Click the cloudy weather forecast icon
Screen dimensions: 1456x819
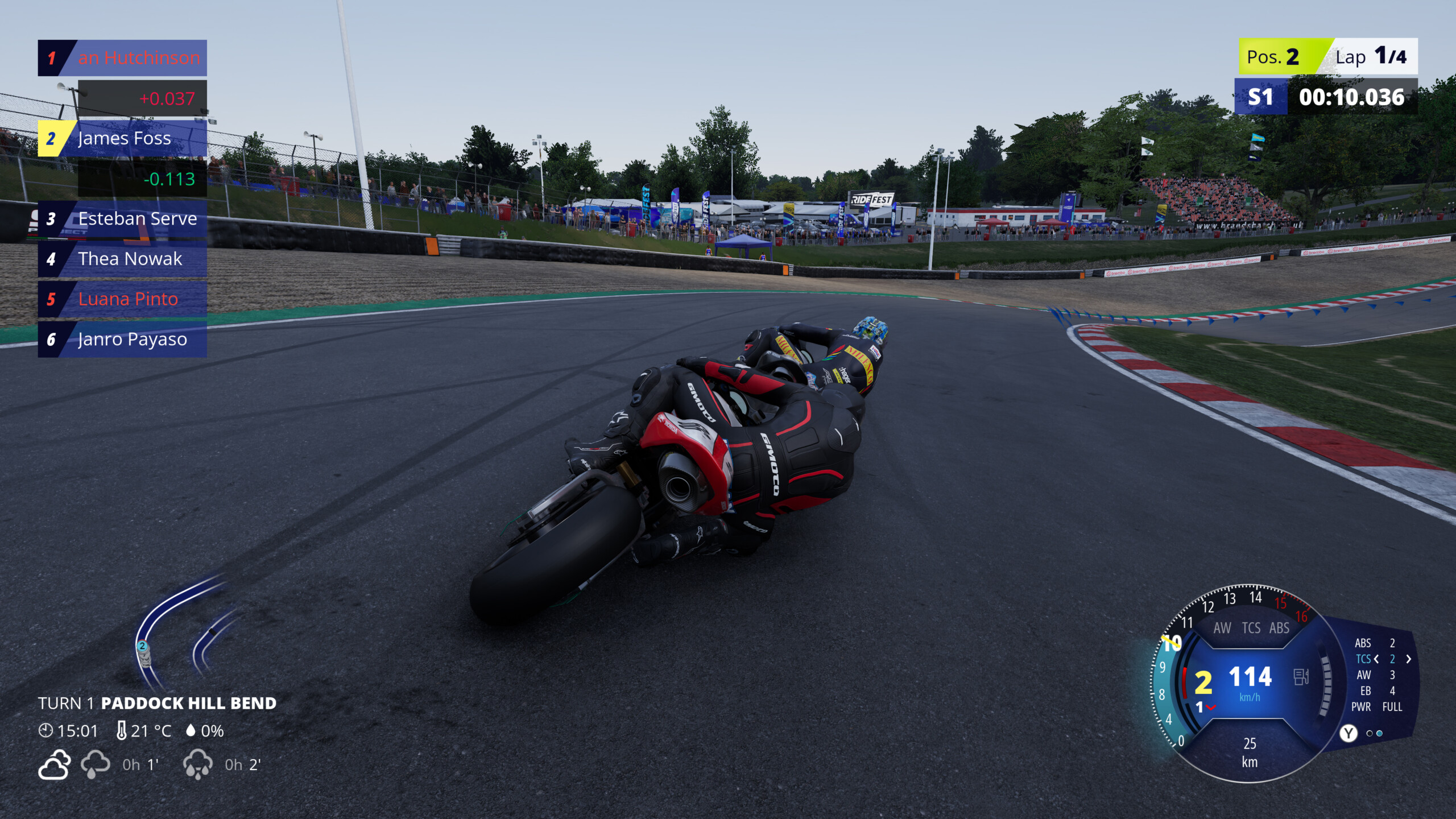[53, 764]
